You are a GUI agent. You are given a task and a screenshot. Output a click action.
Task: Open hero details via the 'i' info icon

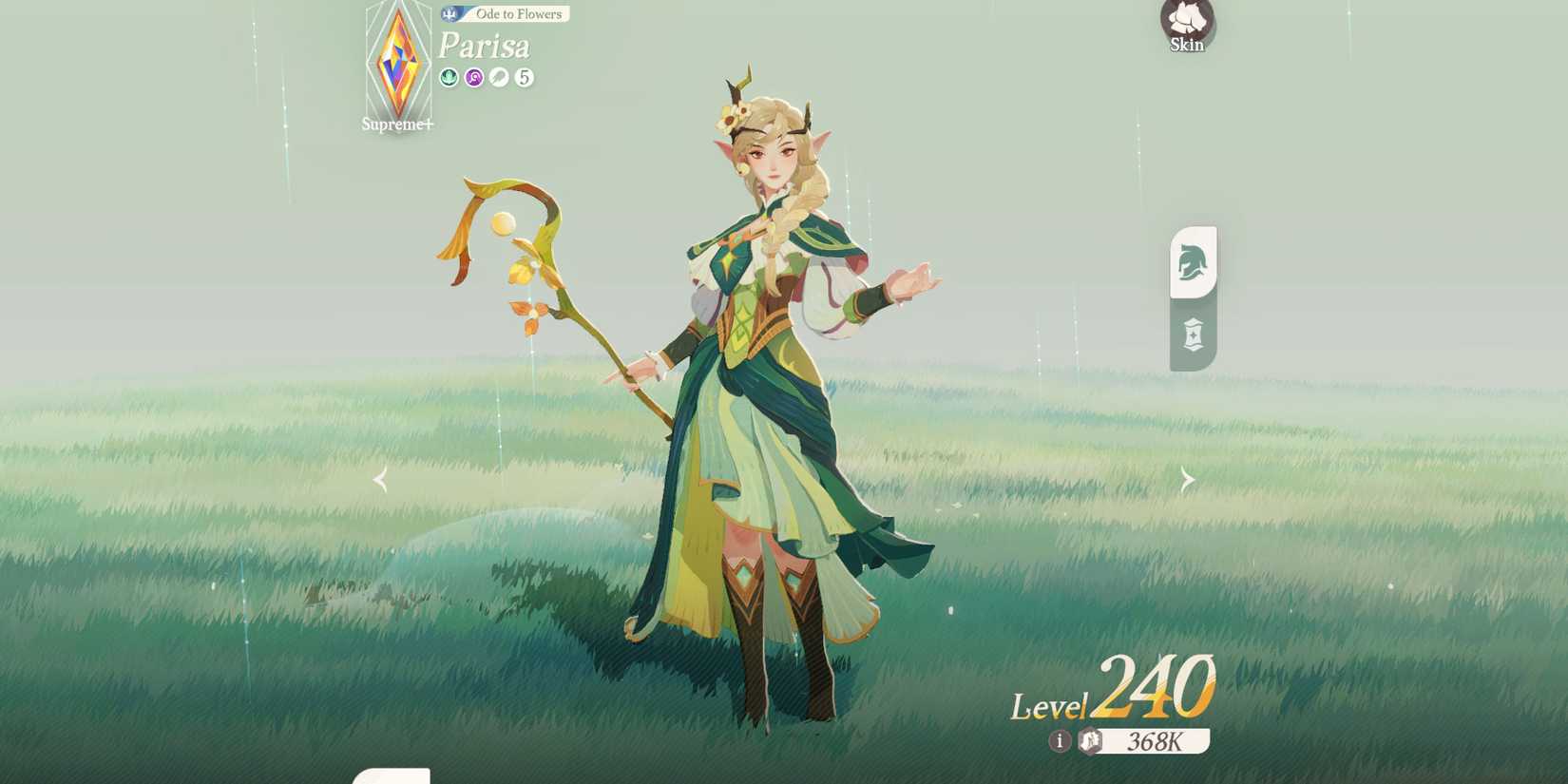(x=1061, y=741)
